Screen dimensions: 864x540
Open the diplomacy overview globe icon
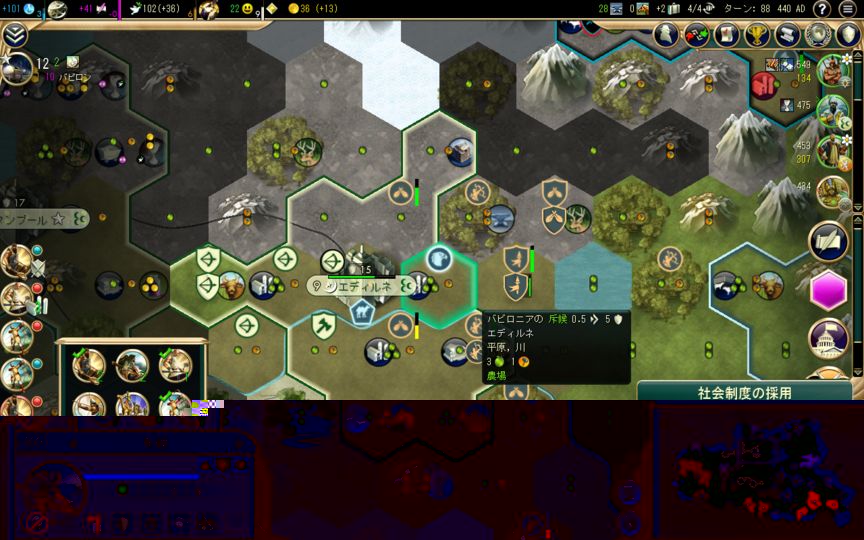pyautogui.click(x=818, y=35)
